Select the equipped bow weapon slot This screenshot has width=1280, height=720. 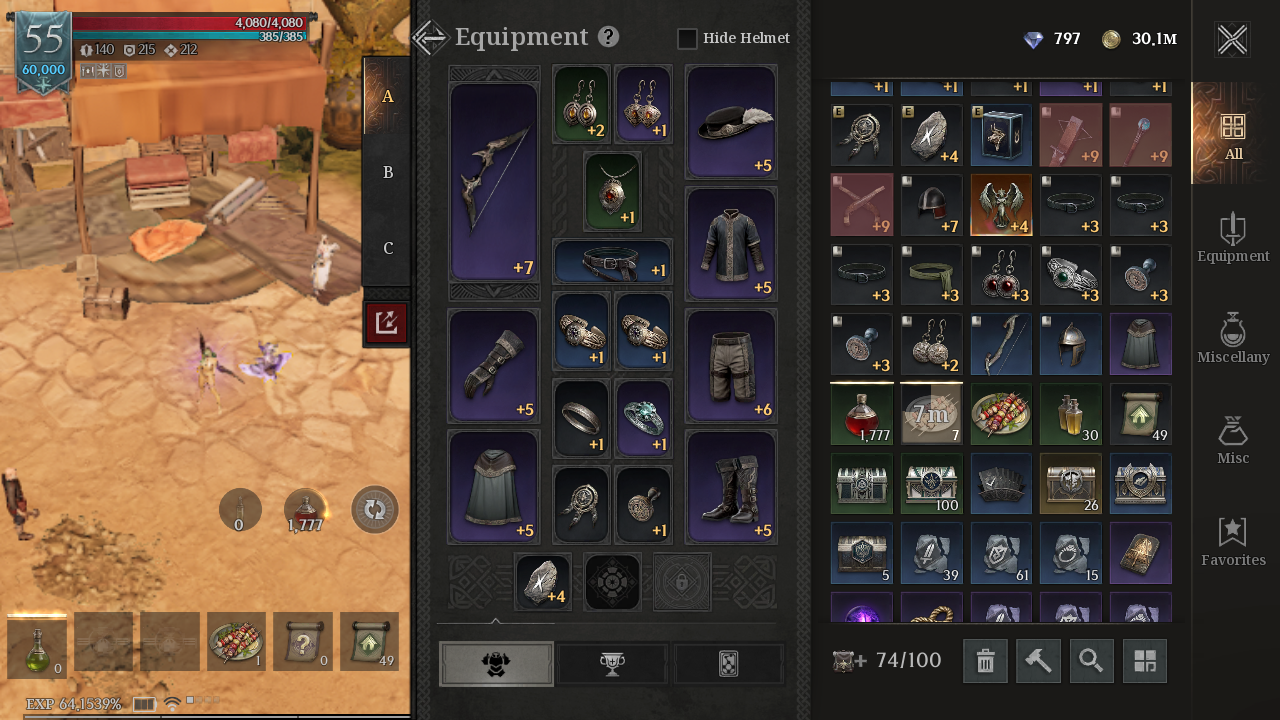tap(494, 182)
